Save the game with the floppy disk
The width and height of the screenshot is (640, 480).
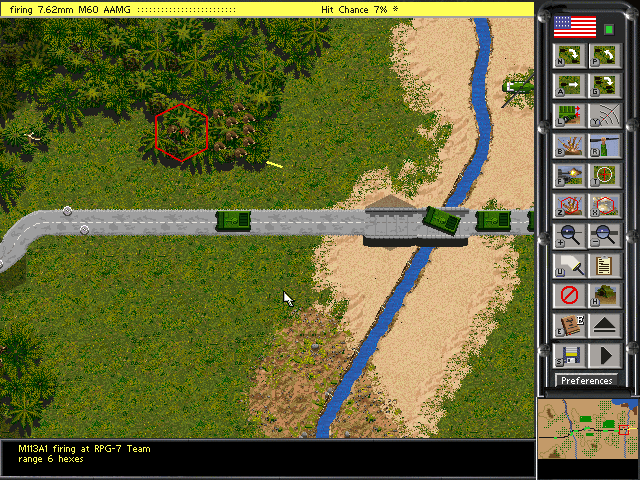[569, 356]
